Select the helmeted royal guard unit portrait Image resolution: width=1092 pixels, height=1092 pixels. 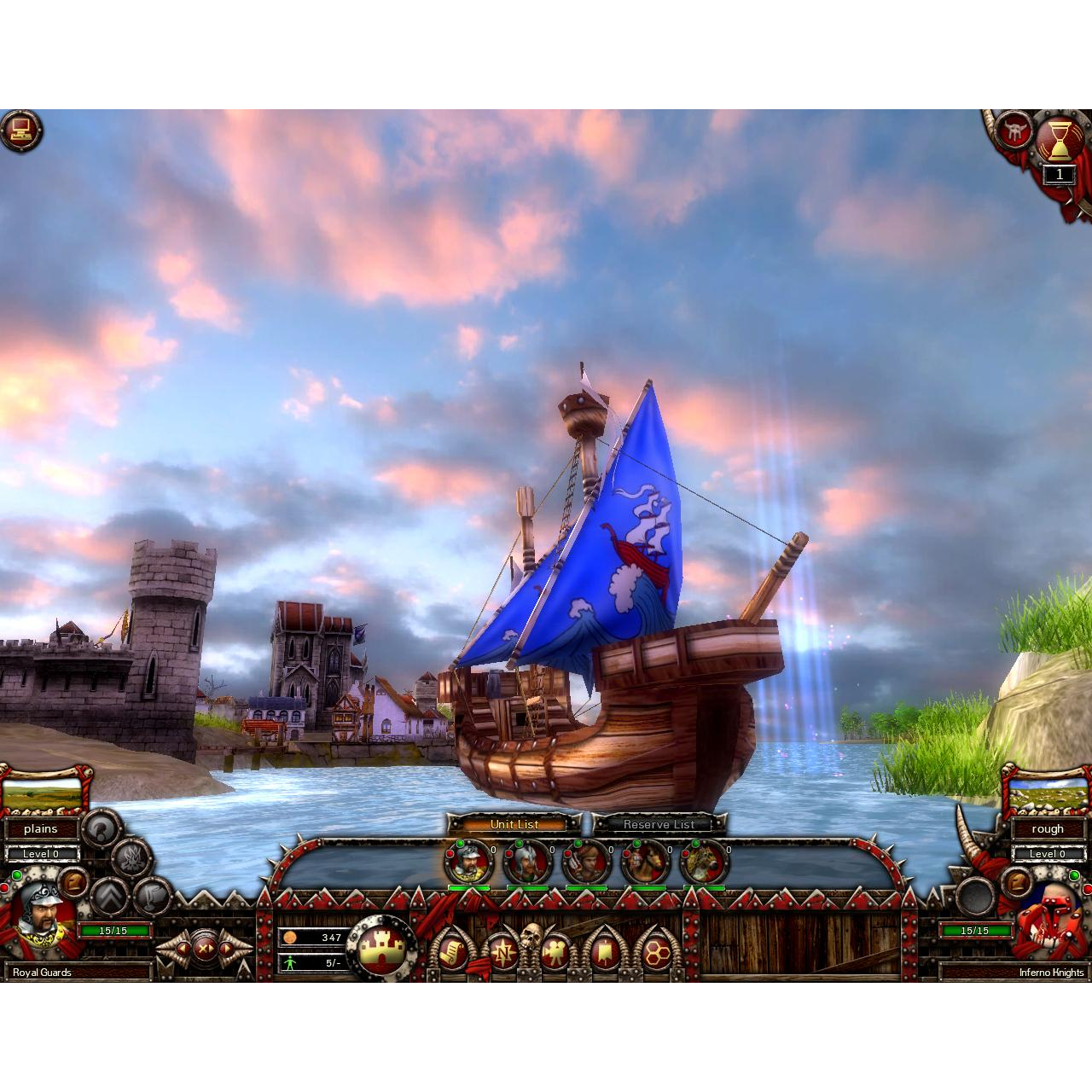[468, 863]
